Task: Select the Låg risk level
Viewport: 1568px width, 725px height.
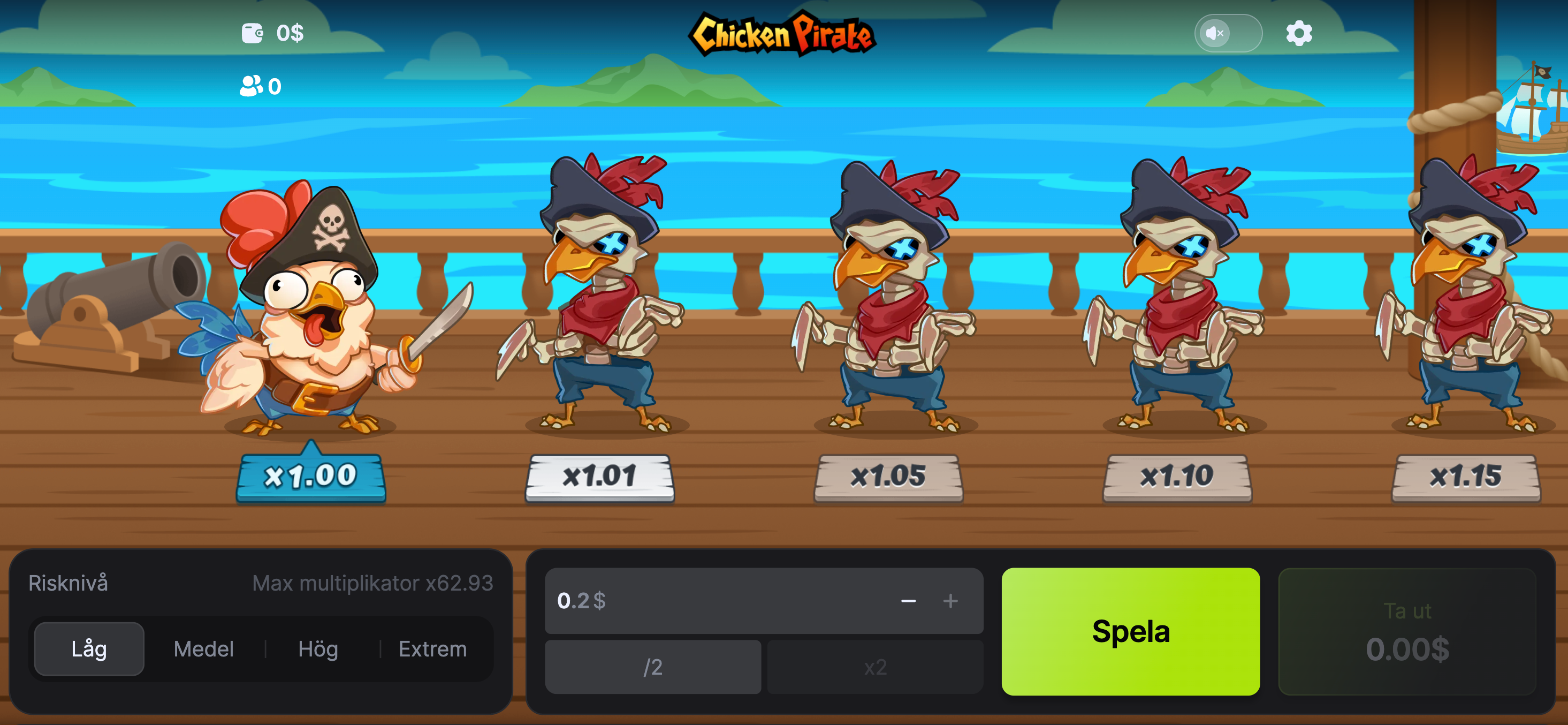Action: (x=89, y=649)
